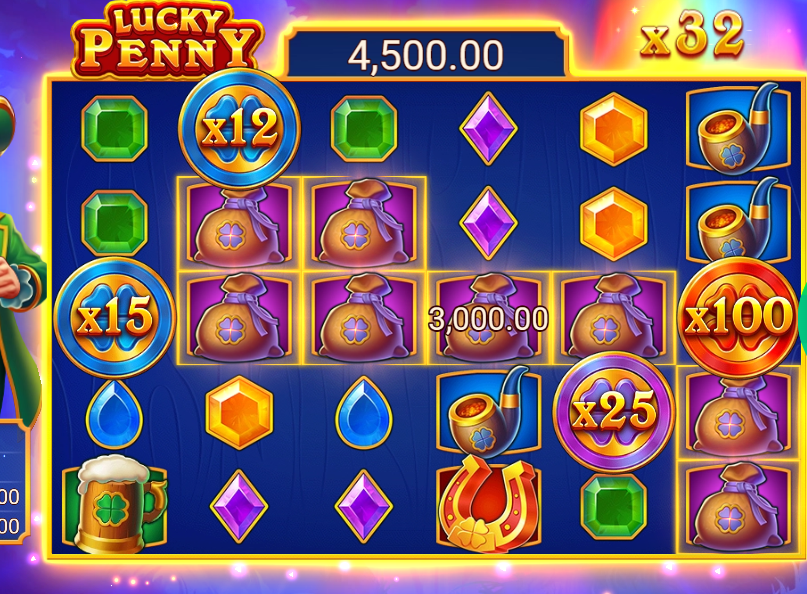Select the beer mug symbol tile

click(115, 503)
